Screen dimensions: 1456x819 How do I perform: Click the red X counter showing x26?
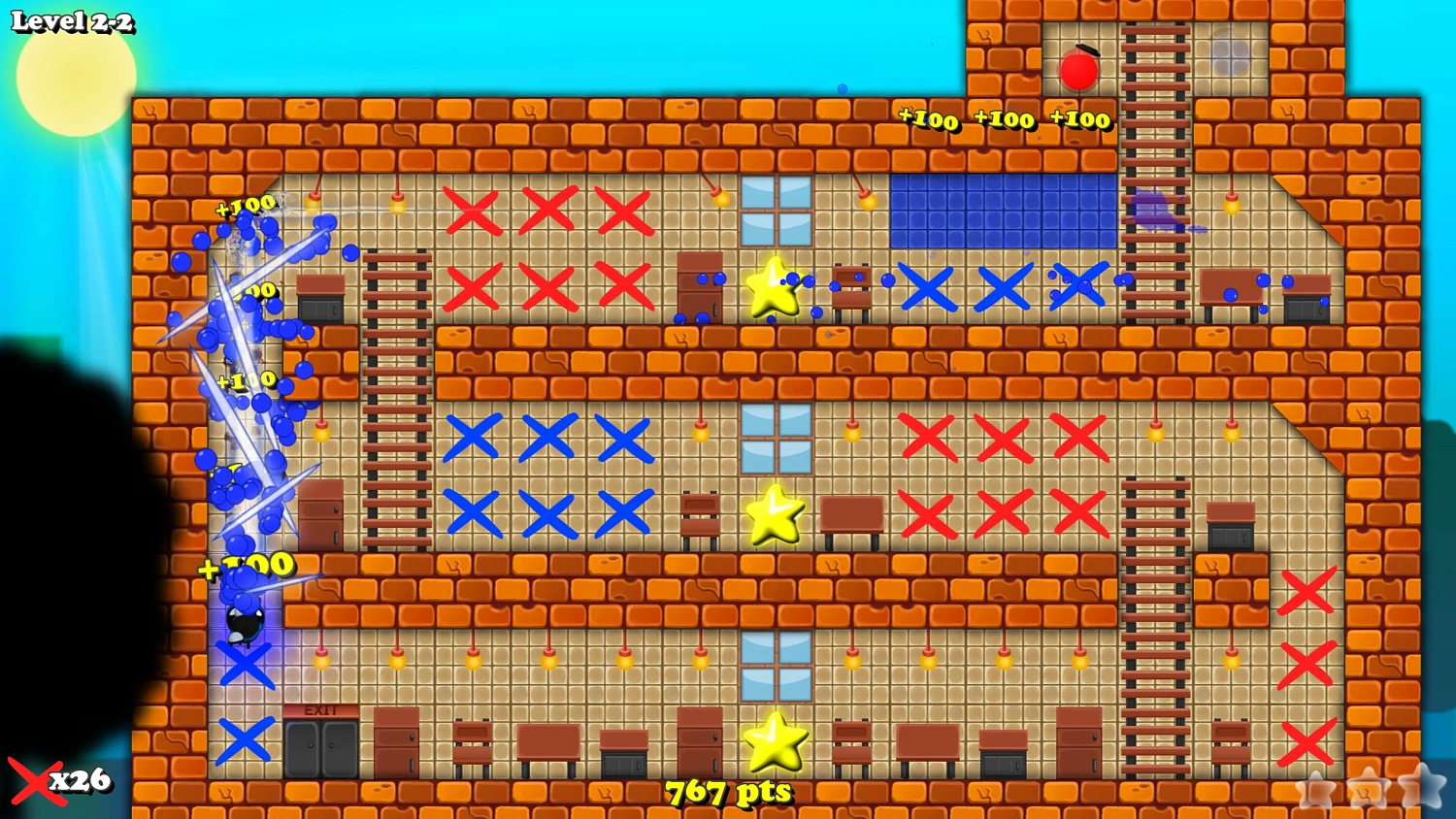click(x=60, y=780)
